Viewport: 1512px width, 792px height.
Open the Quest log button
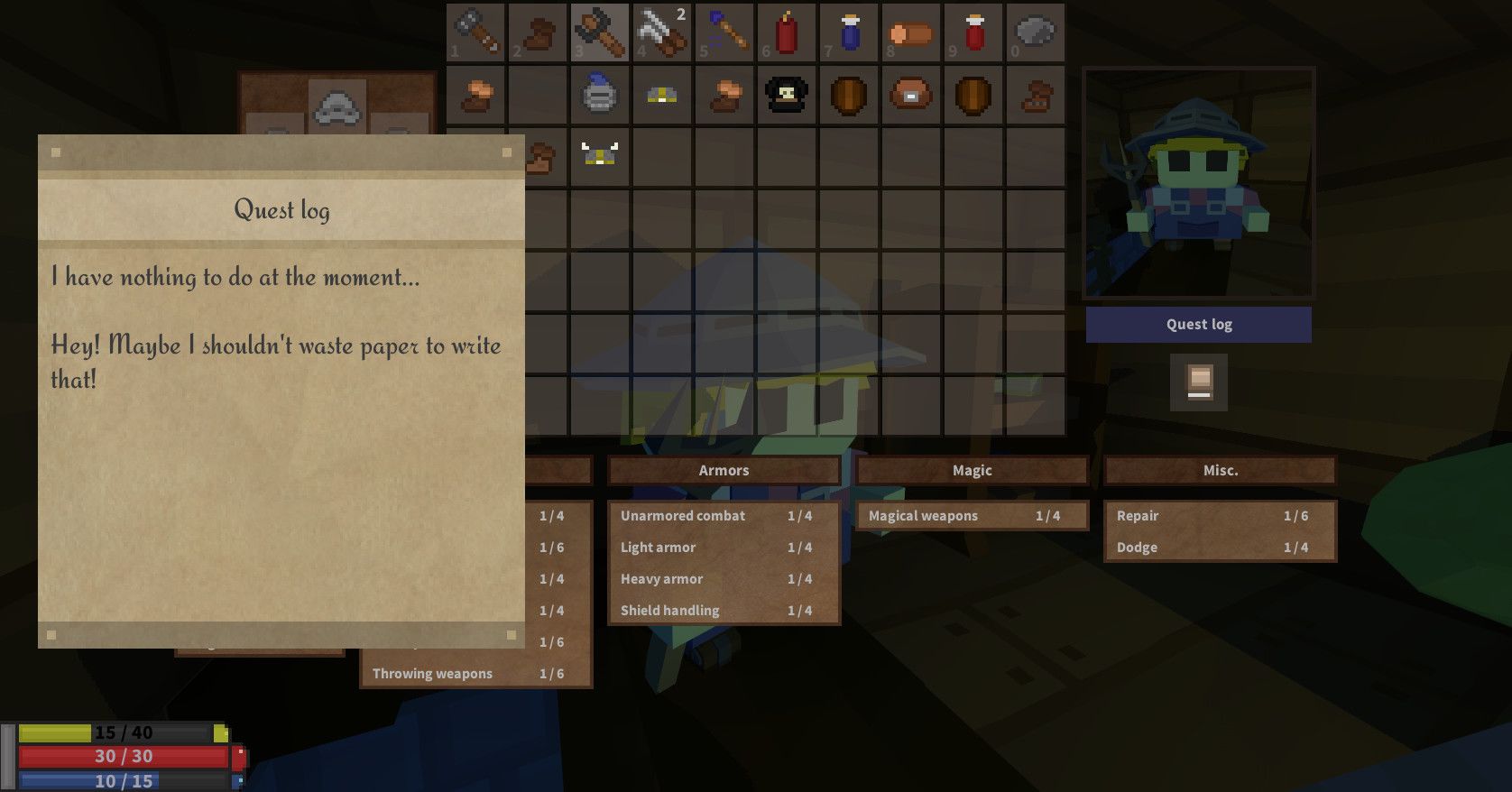[1198, 325]
